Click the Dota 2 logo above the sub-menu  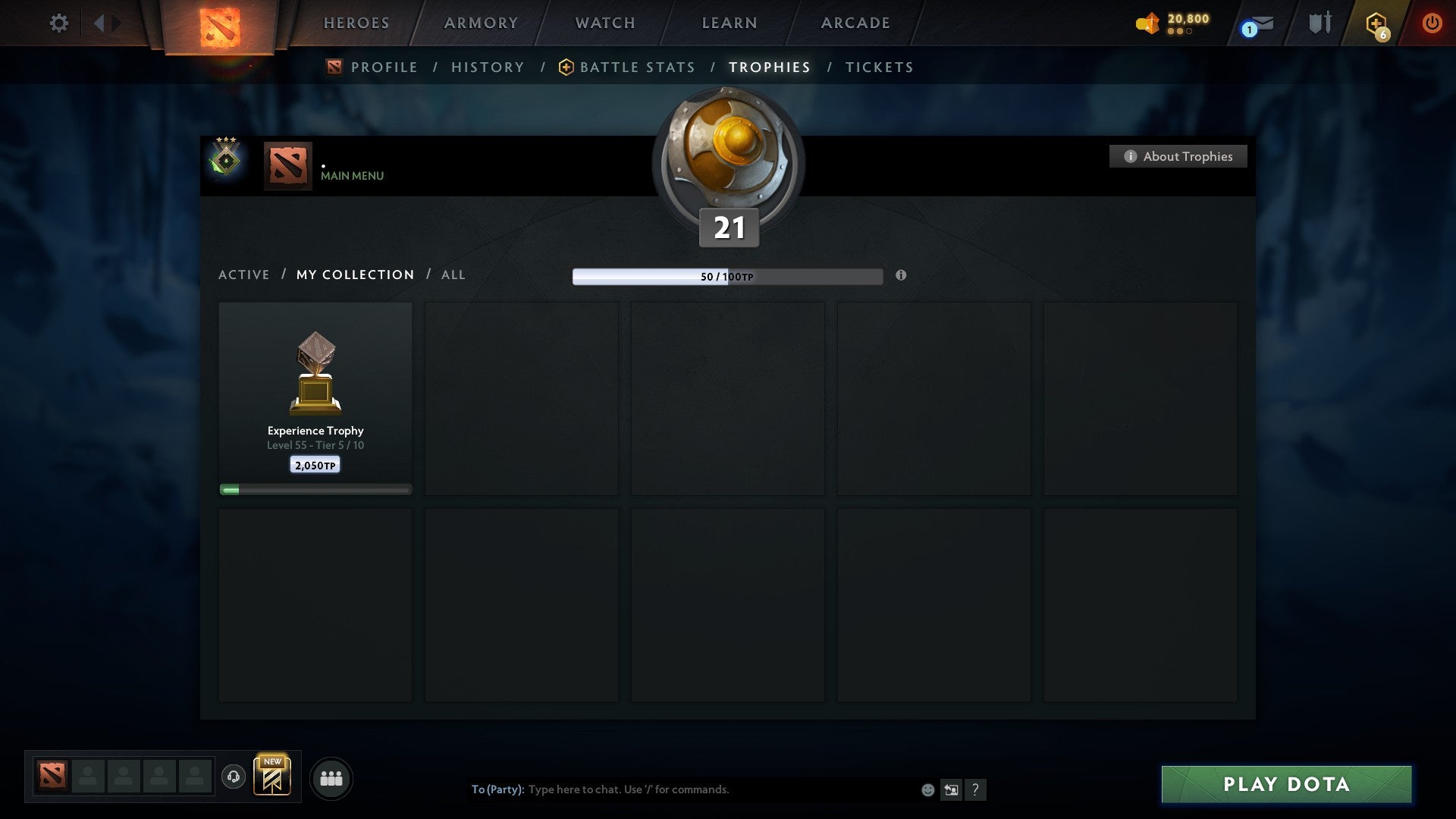click(x=218, y=23)
